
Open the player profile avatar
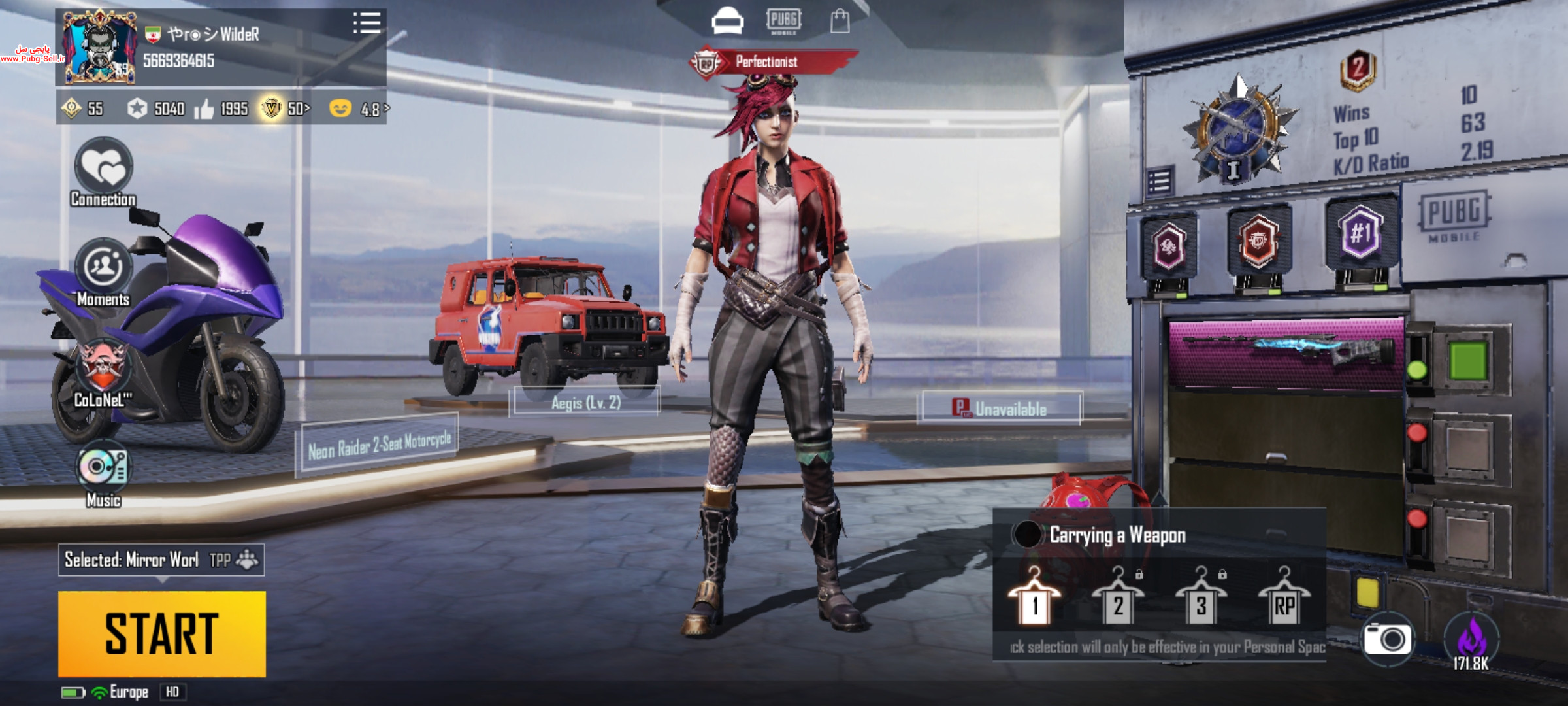click(x=99, y=47)
